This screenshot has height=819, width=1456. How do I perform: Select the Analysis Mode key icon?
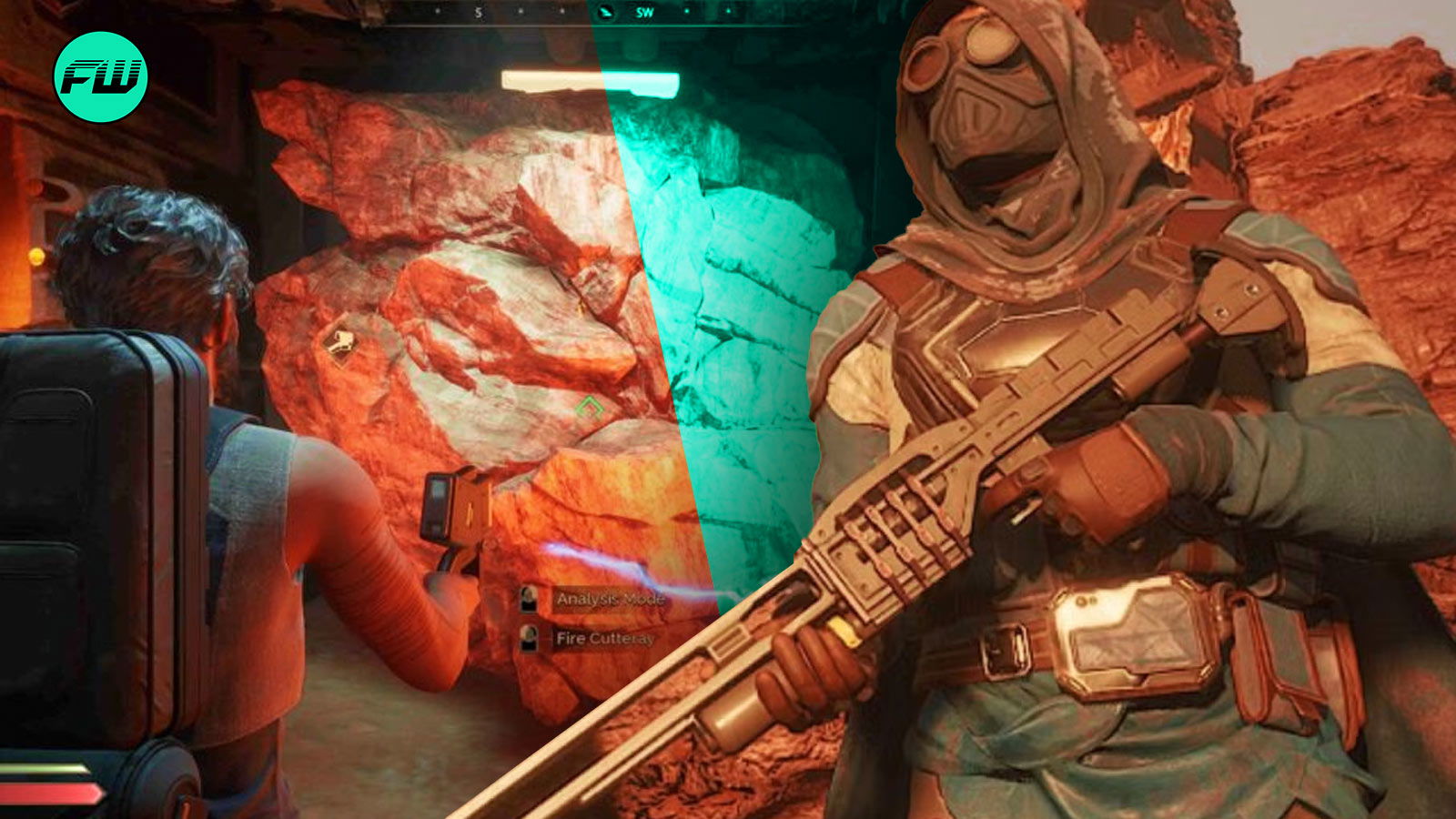pyautogui.click(x=528, y=599)
